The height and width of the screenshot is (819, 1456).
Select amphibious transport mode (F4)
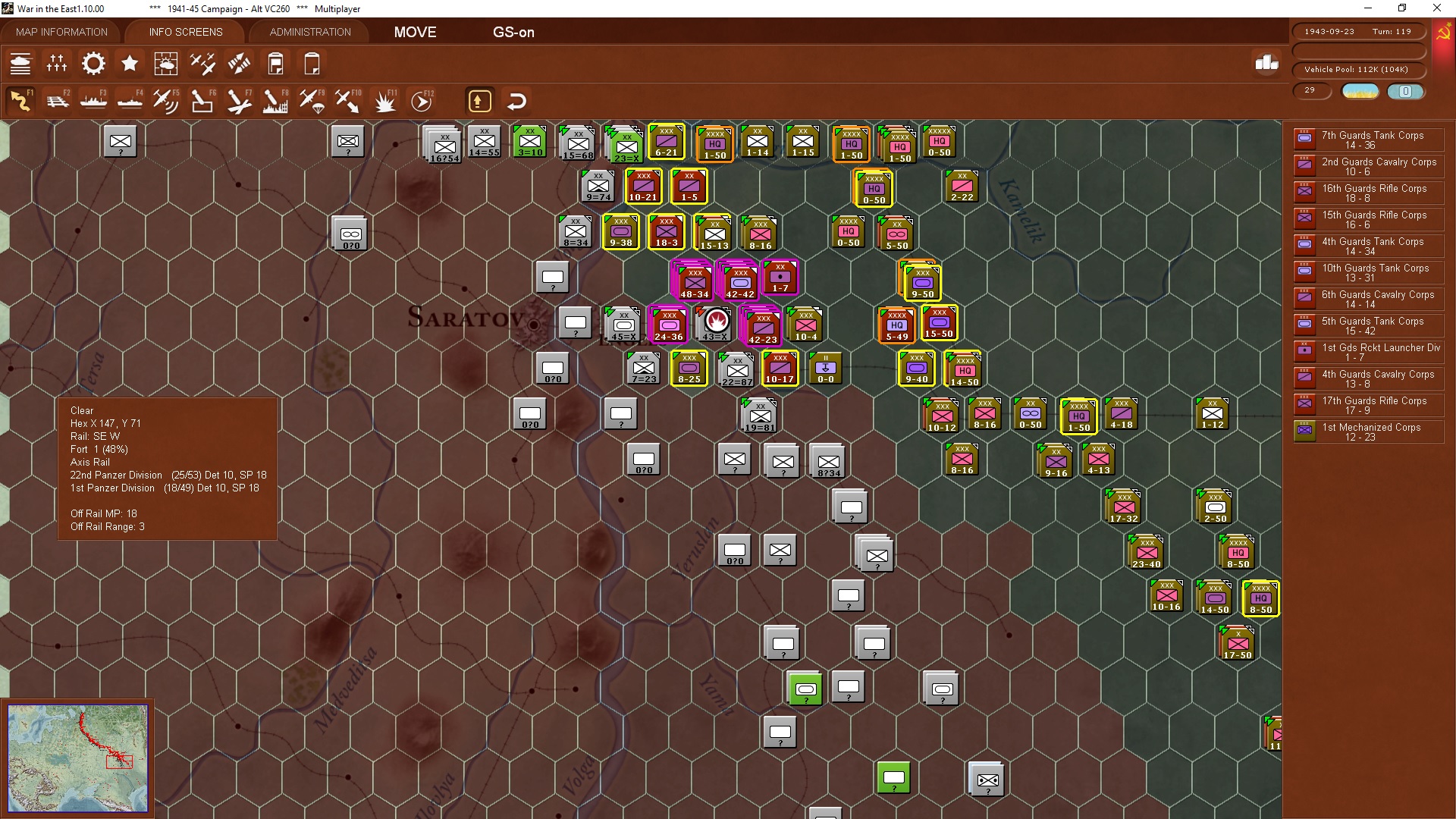pos(130,99)
